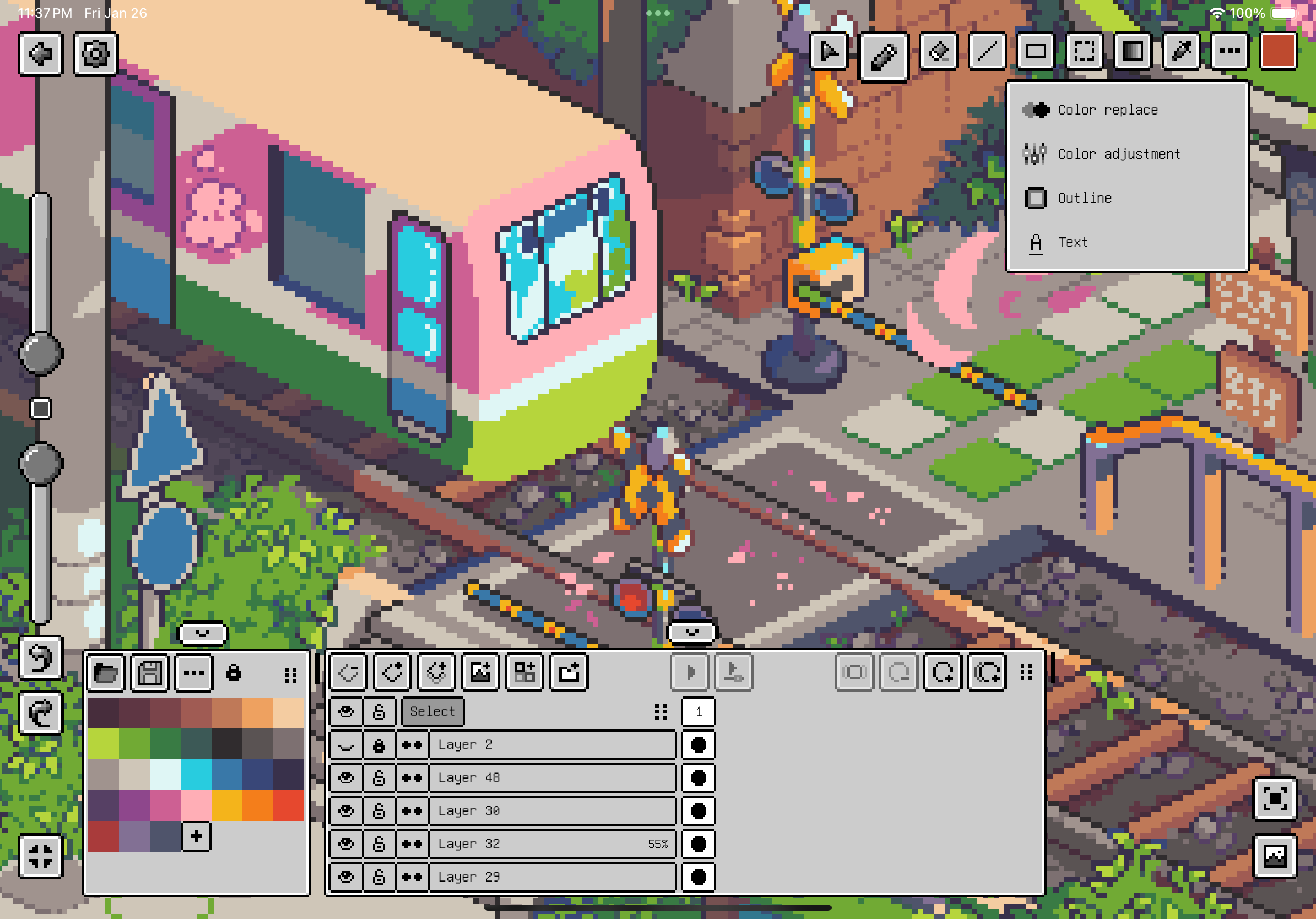This screenshot has width=1316, height=919.
Task: Choose the Text tool entry
Action: (x=1072, y=242)
